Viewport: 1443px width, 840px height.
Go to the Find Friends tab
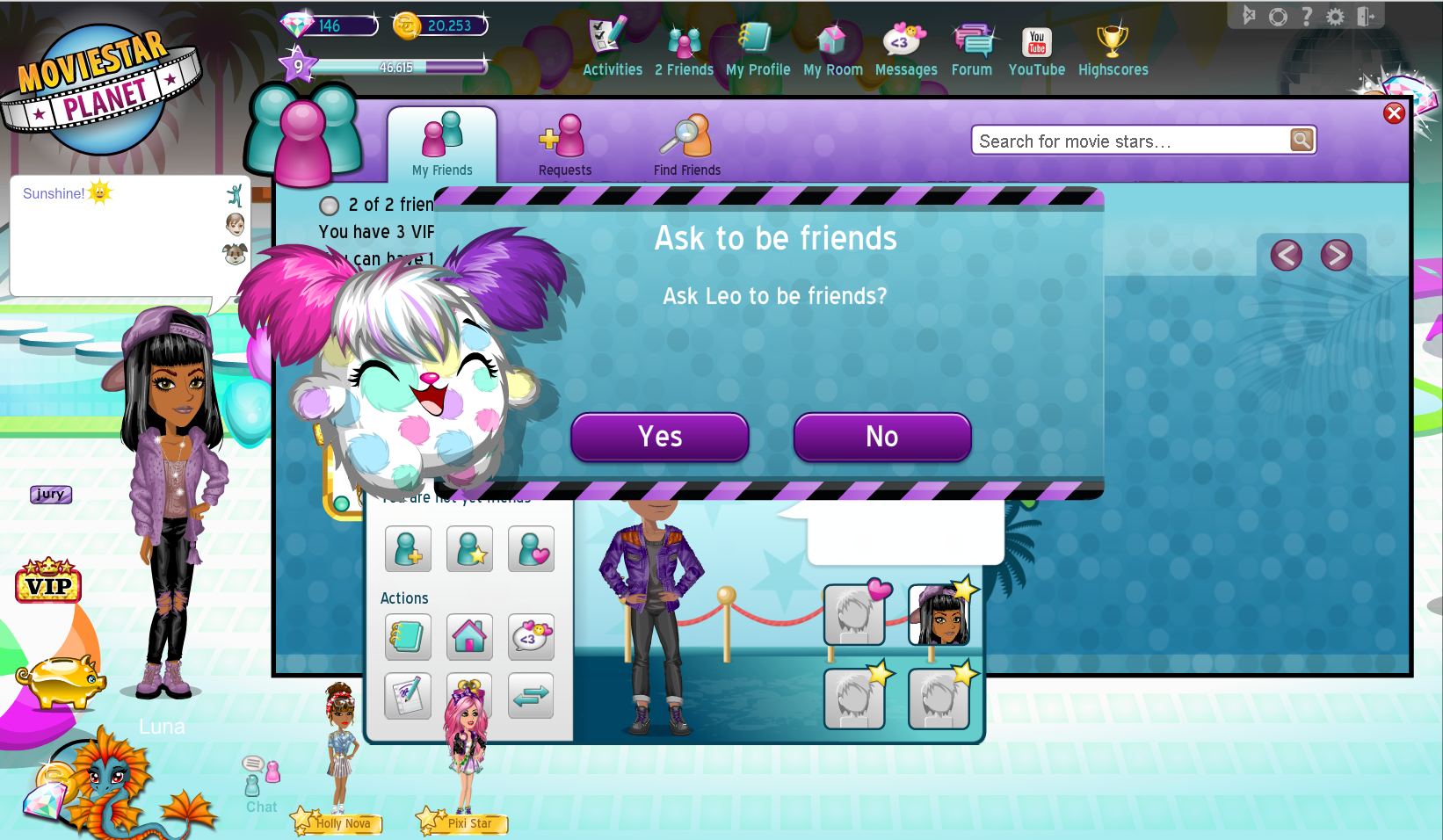click(x=686, y=145)
